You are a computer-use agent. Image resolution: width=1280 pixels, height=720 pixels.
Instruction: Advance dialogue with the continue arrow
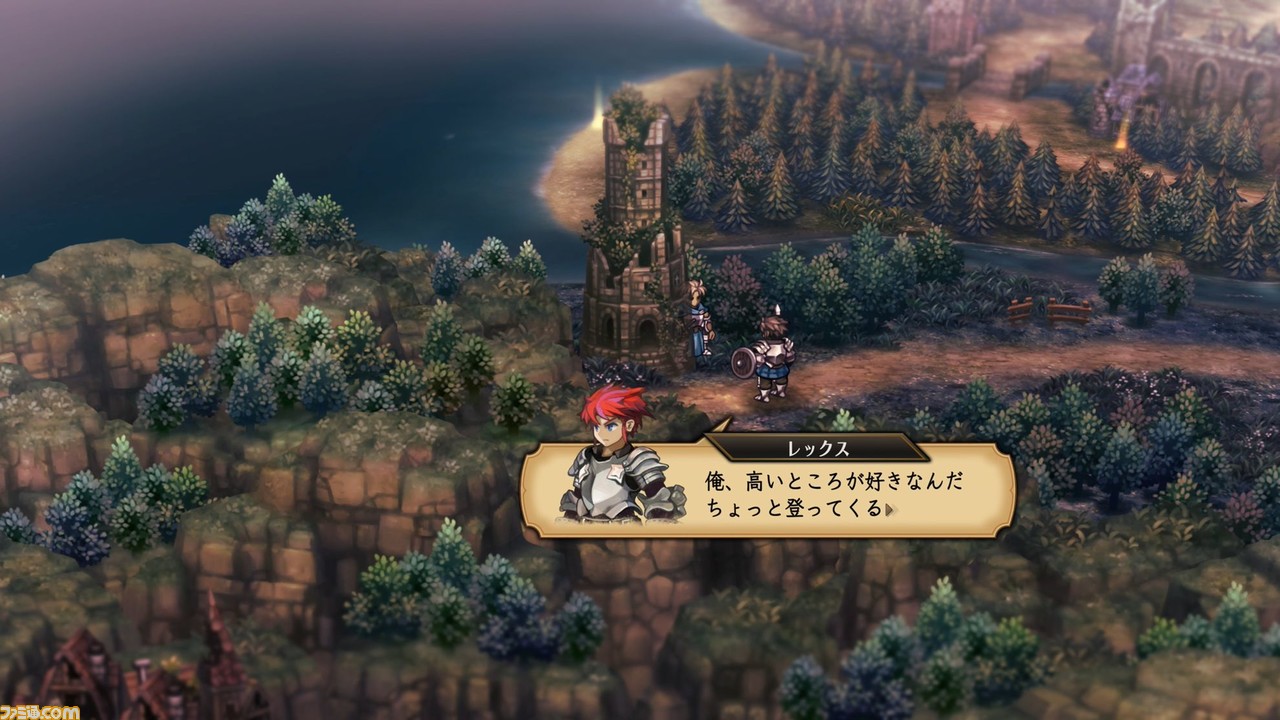click(x=889, y=509)
